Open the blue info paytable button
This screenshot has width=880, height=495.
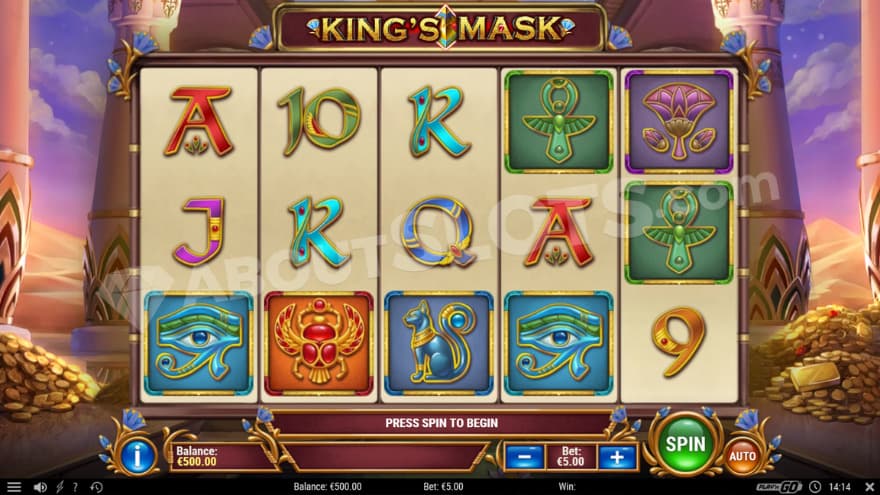tap(139, 456)
